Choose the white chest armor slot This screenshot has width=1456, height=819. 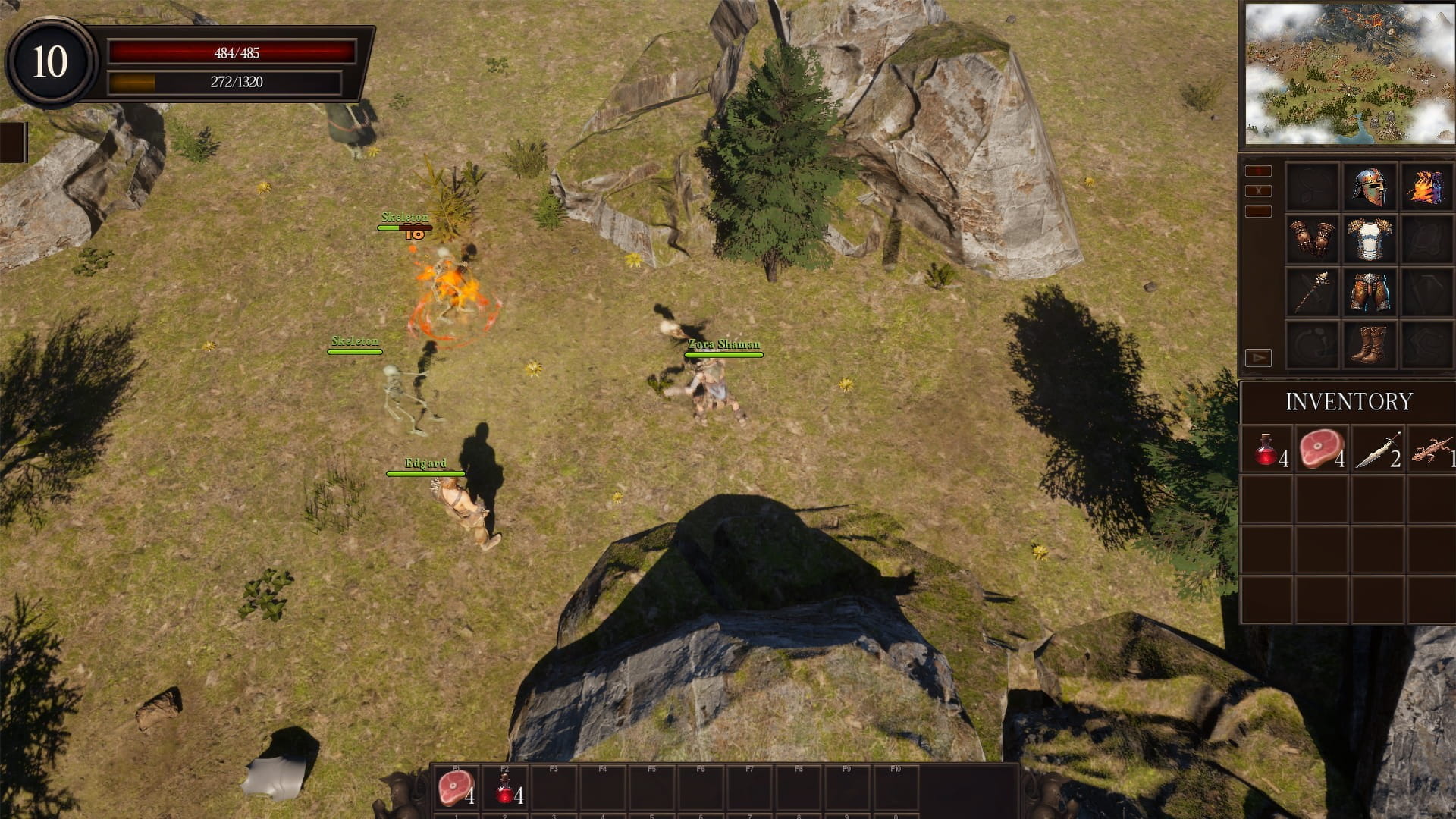click(1369, 239)
